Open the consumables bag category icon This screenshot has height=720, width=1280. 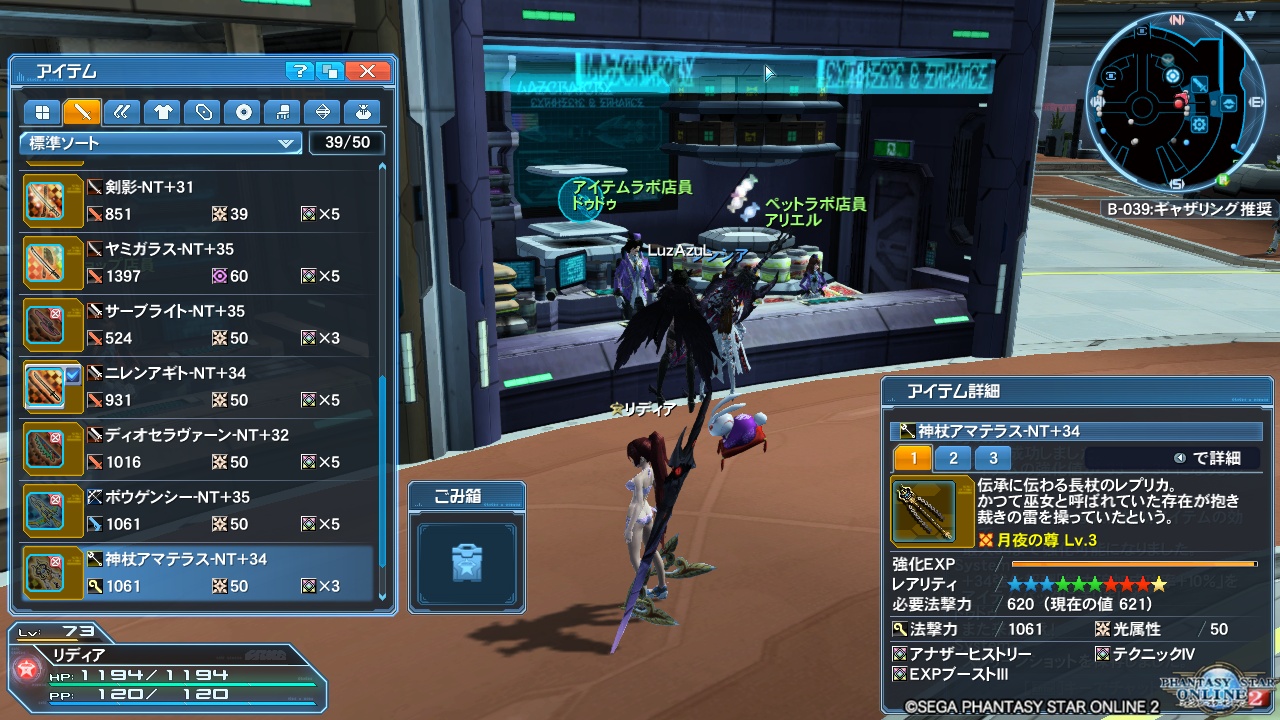coord(362,113)
